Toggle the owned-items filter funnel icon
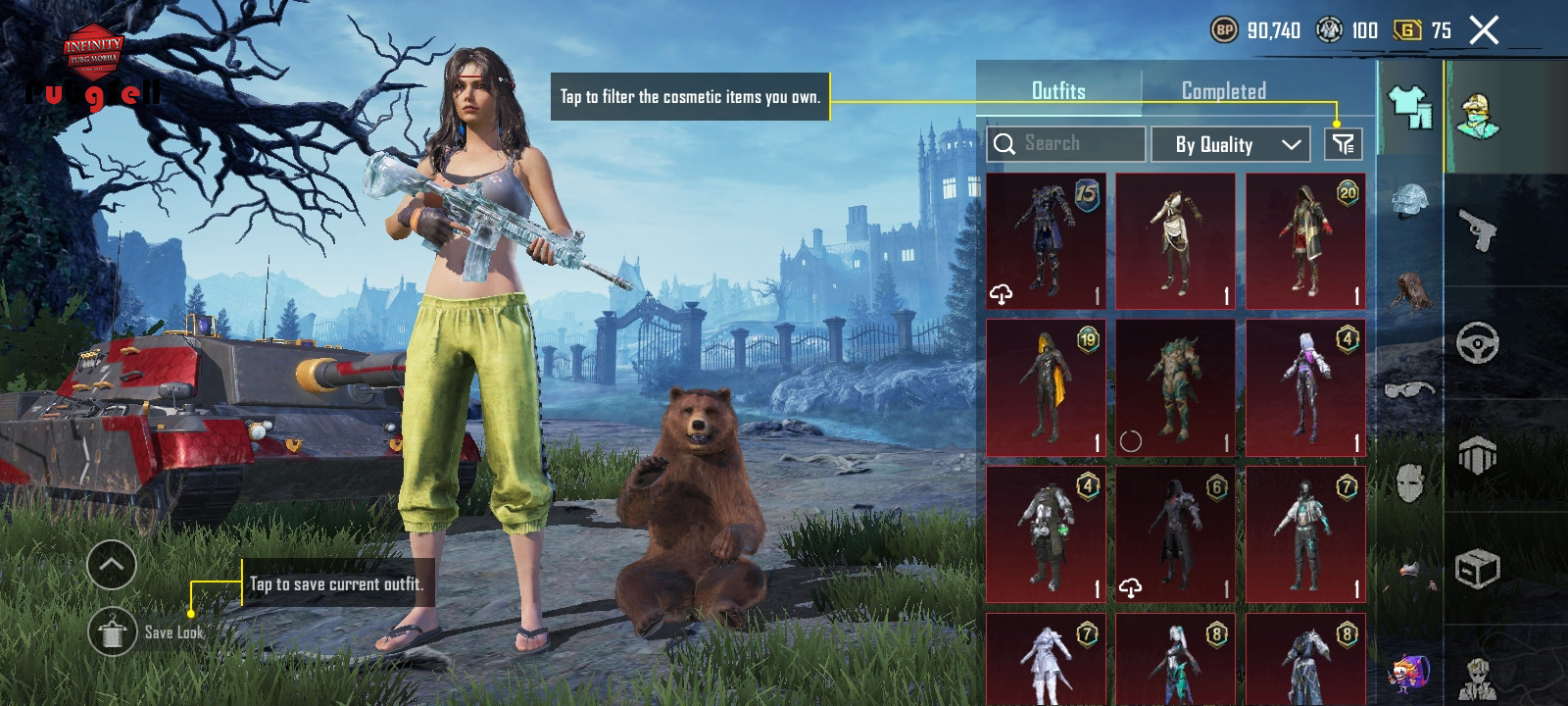Image resolution: width=1568 pixels, height=706 pixels. [x=1343, y=145]
